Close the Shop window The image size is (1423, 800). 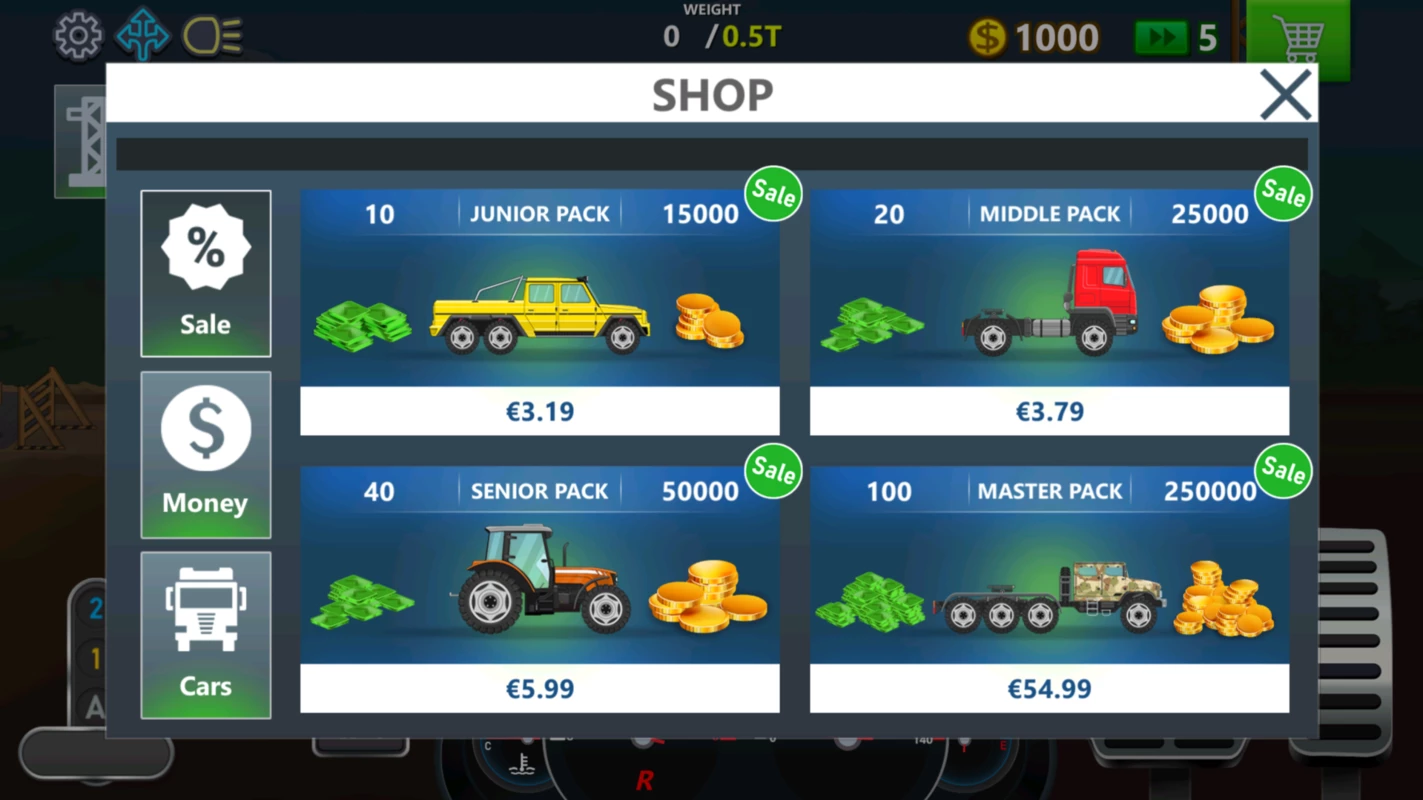[1285, 95]
